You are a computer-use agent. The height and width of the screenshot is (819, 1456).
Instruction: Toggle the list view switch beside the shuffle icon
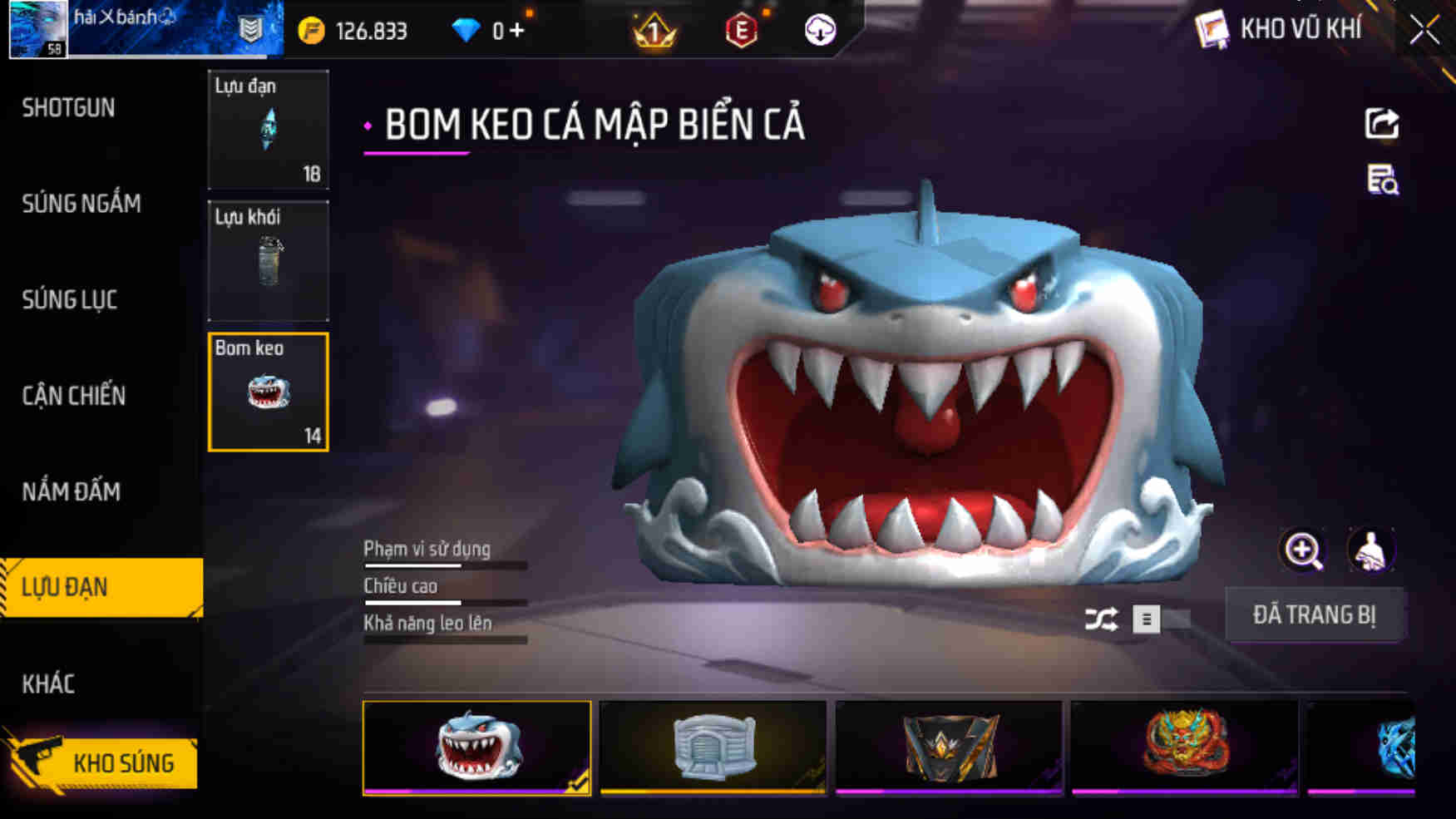1146,619
